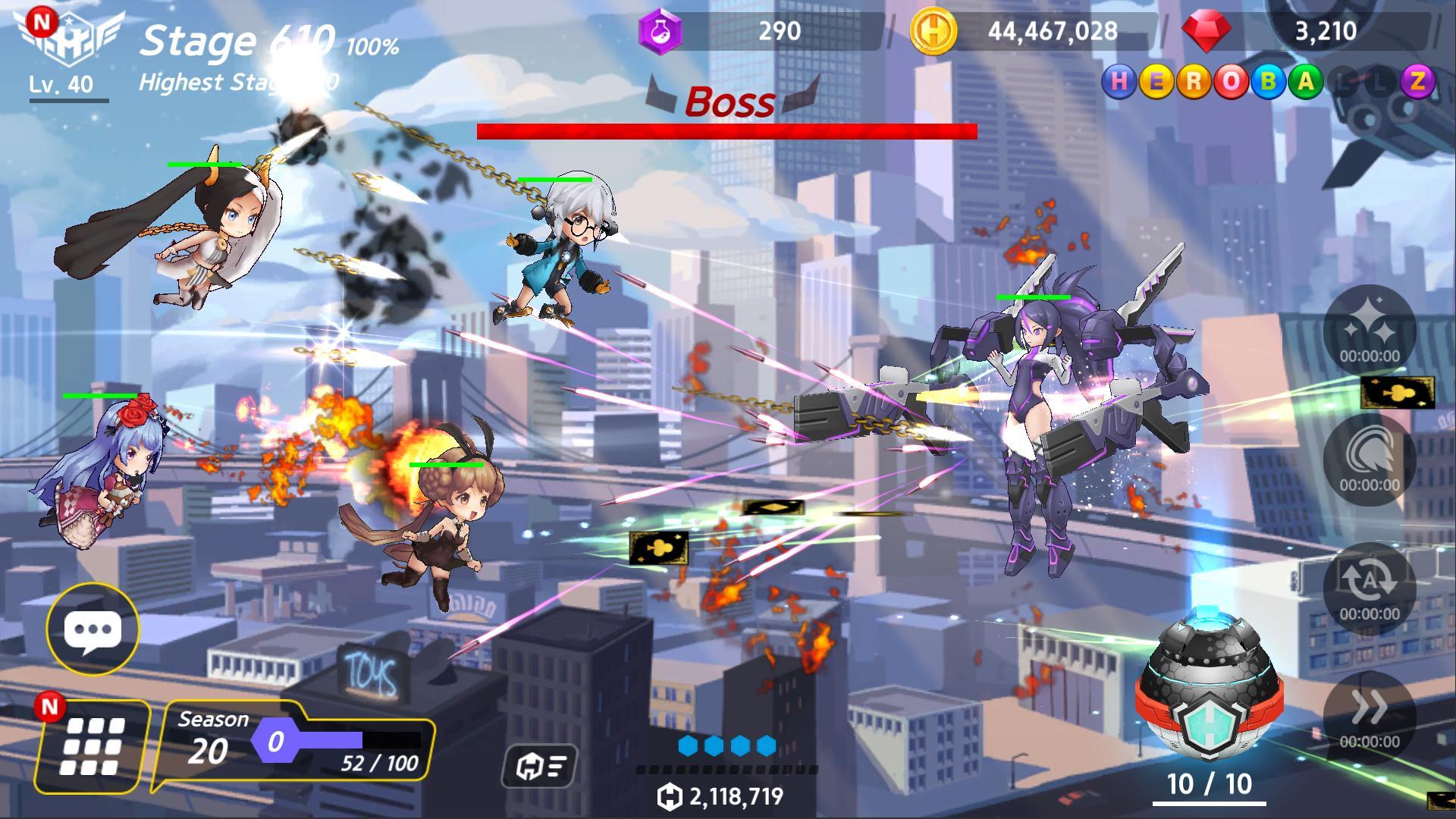The height and width of the screenshot is (819, 1456).
Task: Click the boss red health bar
Action: tap(726, 130)
